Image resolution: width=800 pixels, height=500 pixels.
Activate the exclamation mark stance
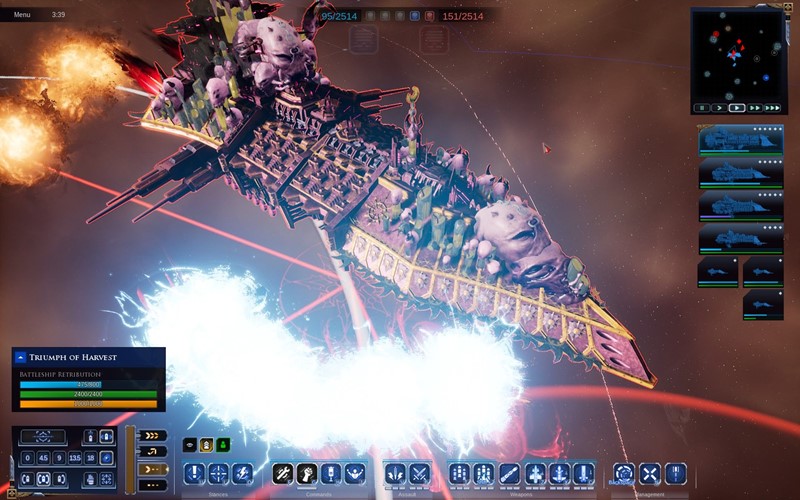pyautogui.click(x=195, y=473)
